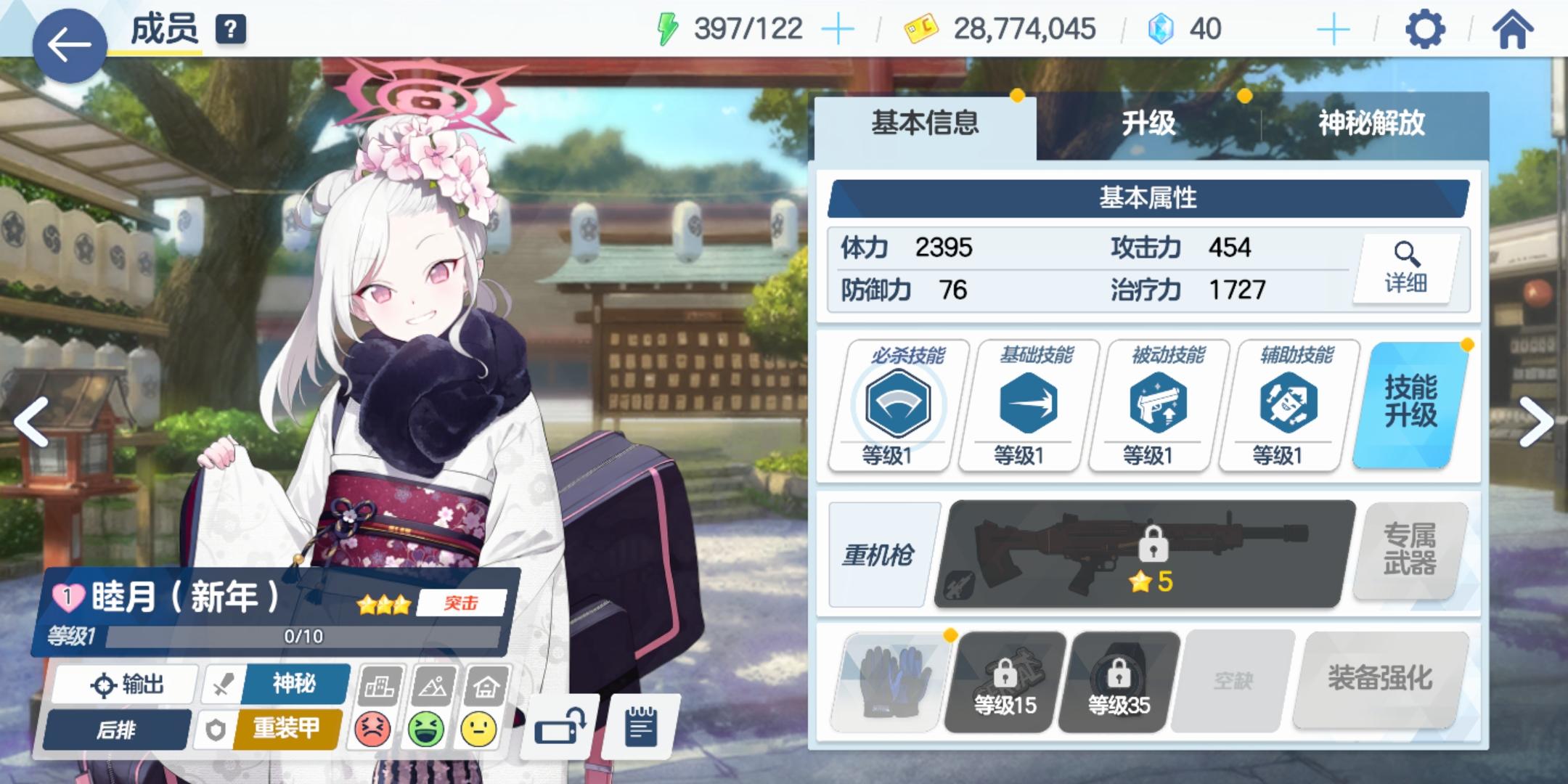Return to lobby via home icon
Viewport: 1568px width, 784px height.
[1514, 29]
